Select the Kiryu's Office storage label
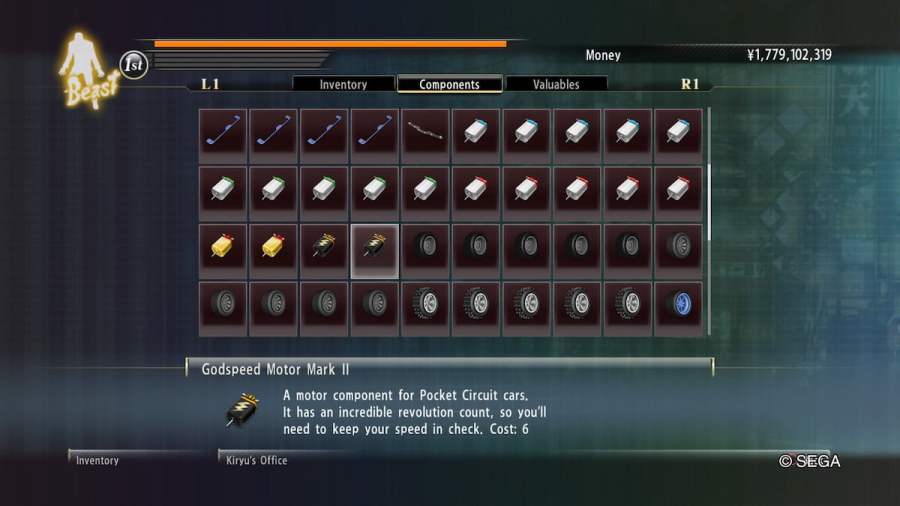This screenshot has width=900, height=506. point(257,460)
